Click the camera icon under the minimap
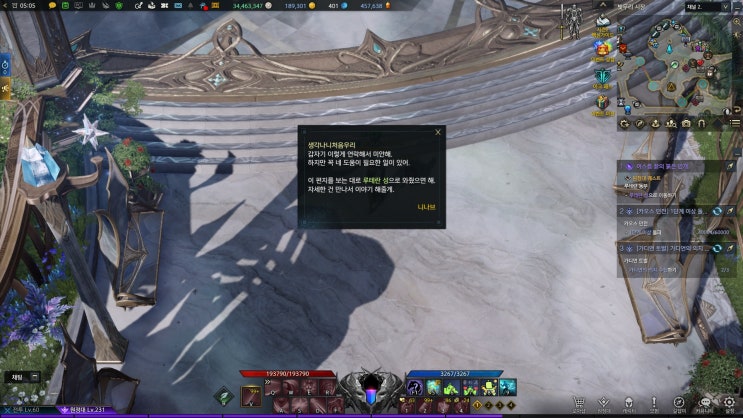The height and width of the screenshot is (418, 743). 686,123
